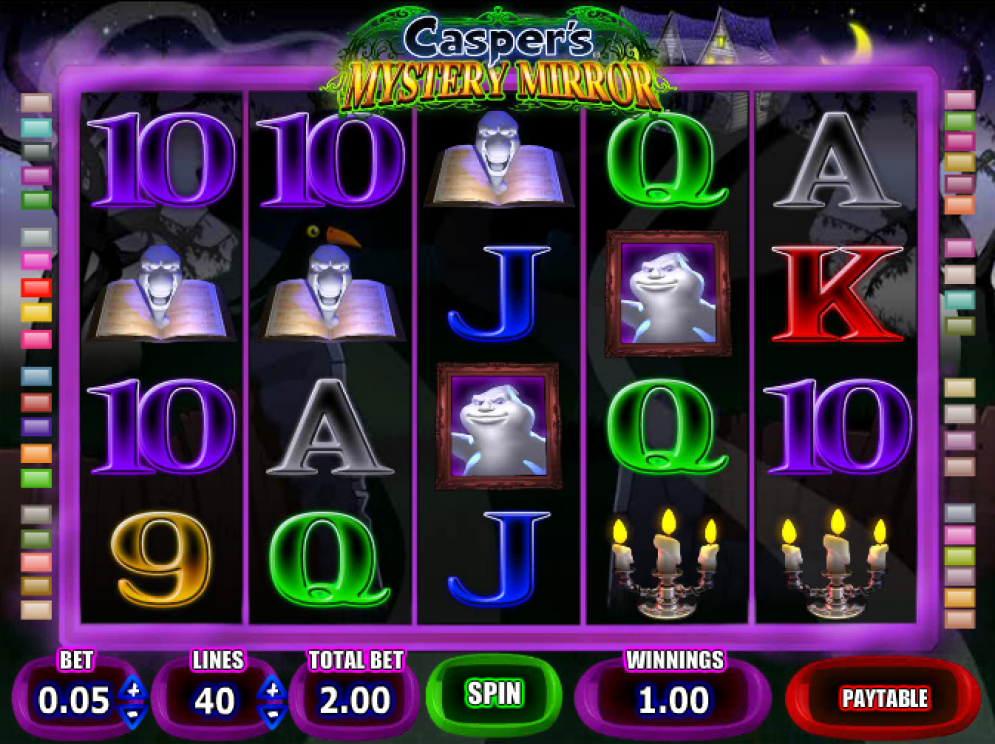The image size is (995, 744).
Task: Spin the reels with the green SPIN button
Action: (494, 694)
